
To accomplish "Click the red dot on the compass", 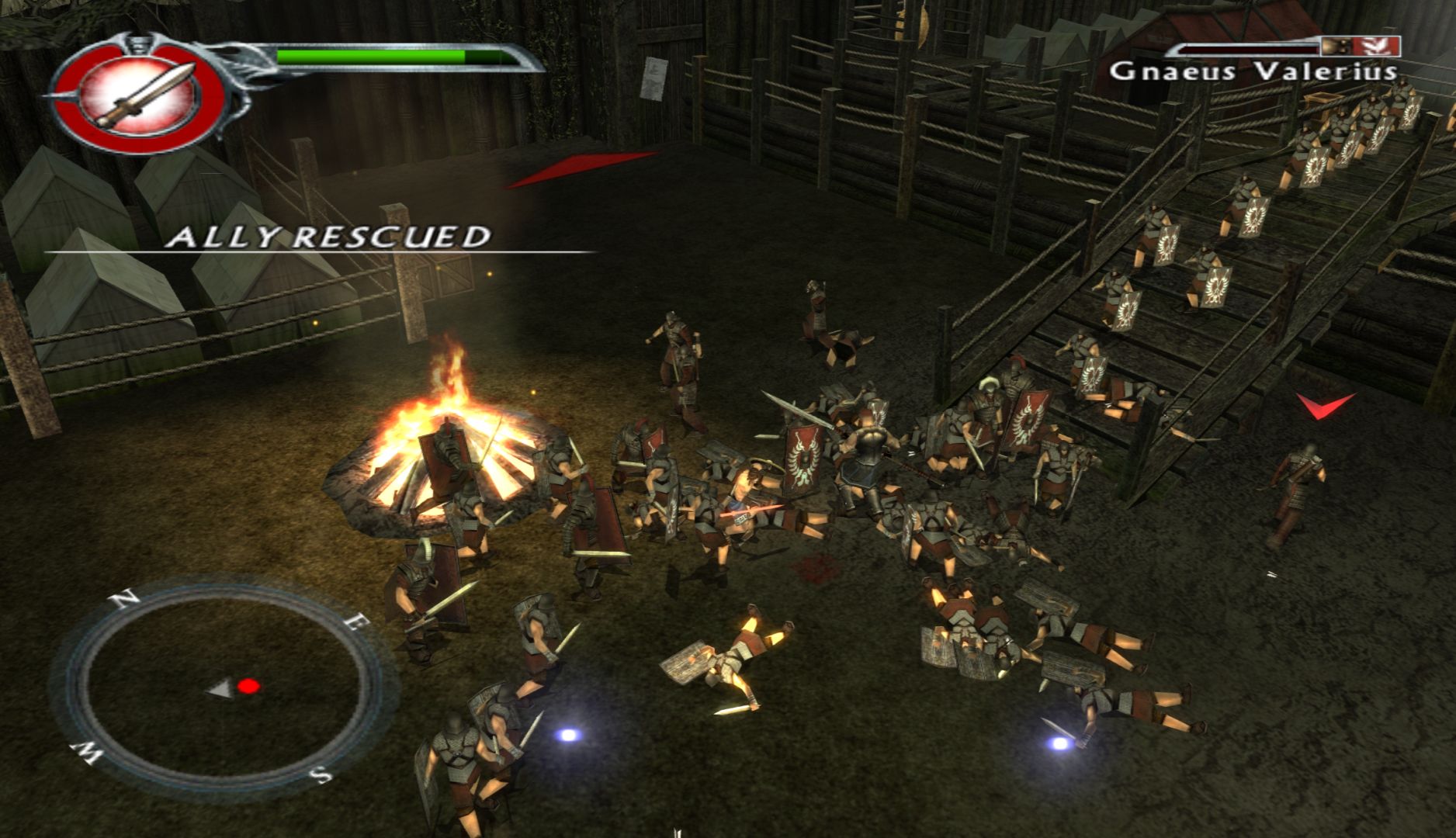I will pos(248,686).
